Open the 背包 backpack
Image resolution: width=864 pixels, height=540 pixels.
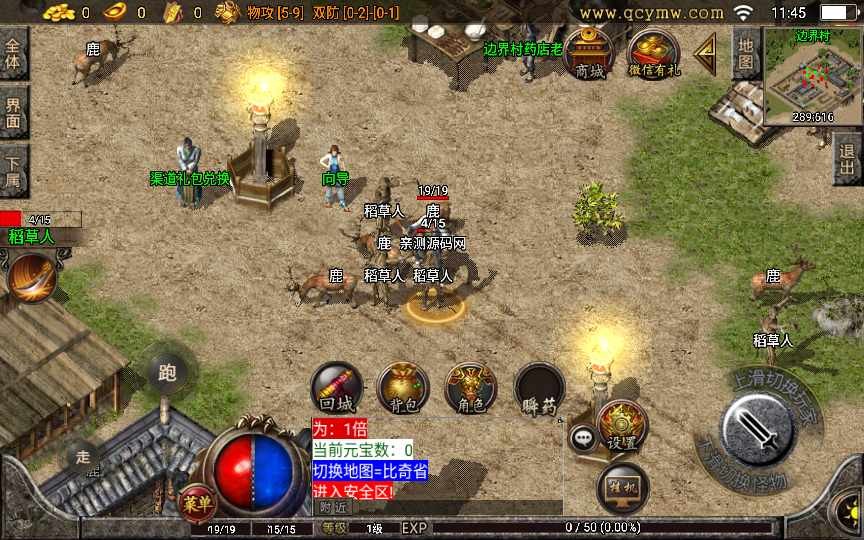click(403, 388)
